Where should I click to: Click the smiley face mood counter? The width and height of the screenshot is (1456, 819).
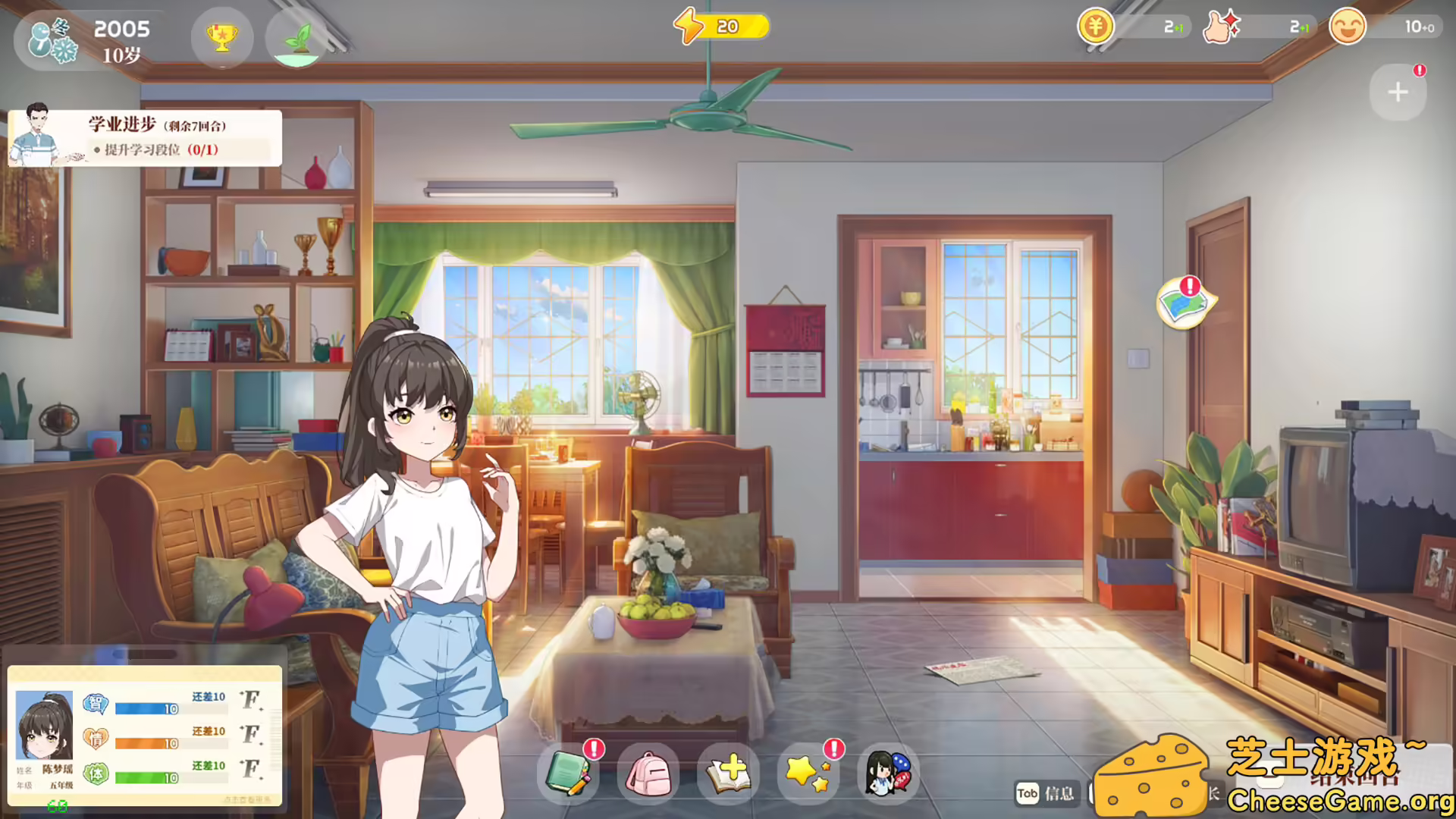coord(1348,27)
